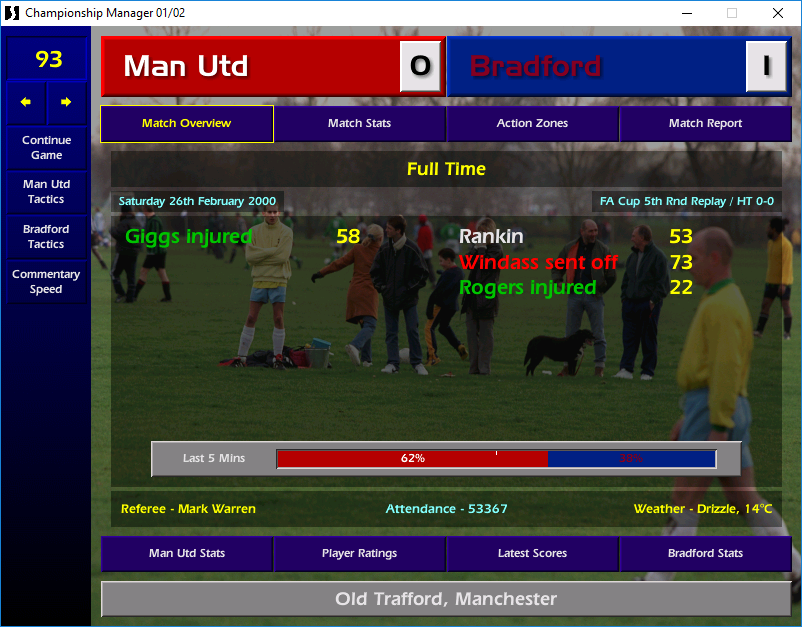Select the Old Trafford, Manchester bar
802x627 pixels.
click(446, 599)
